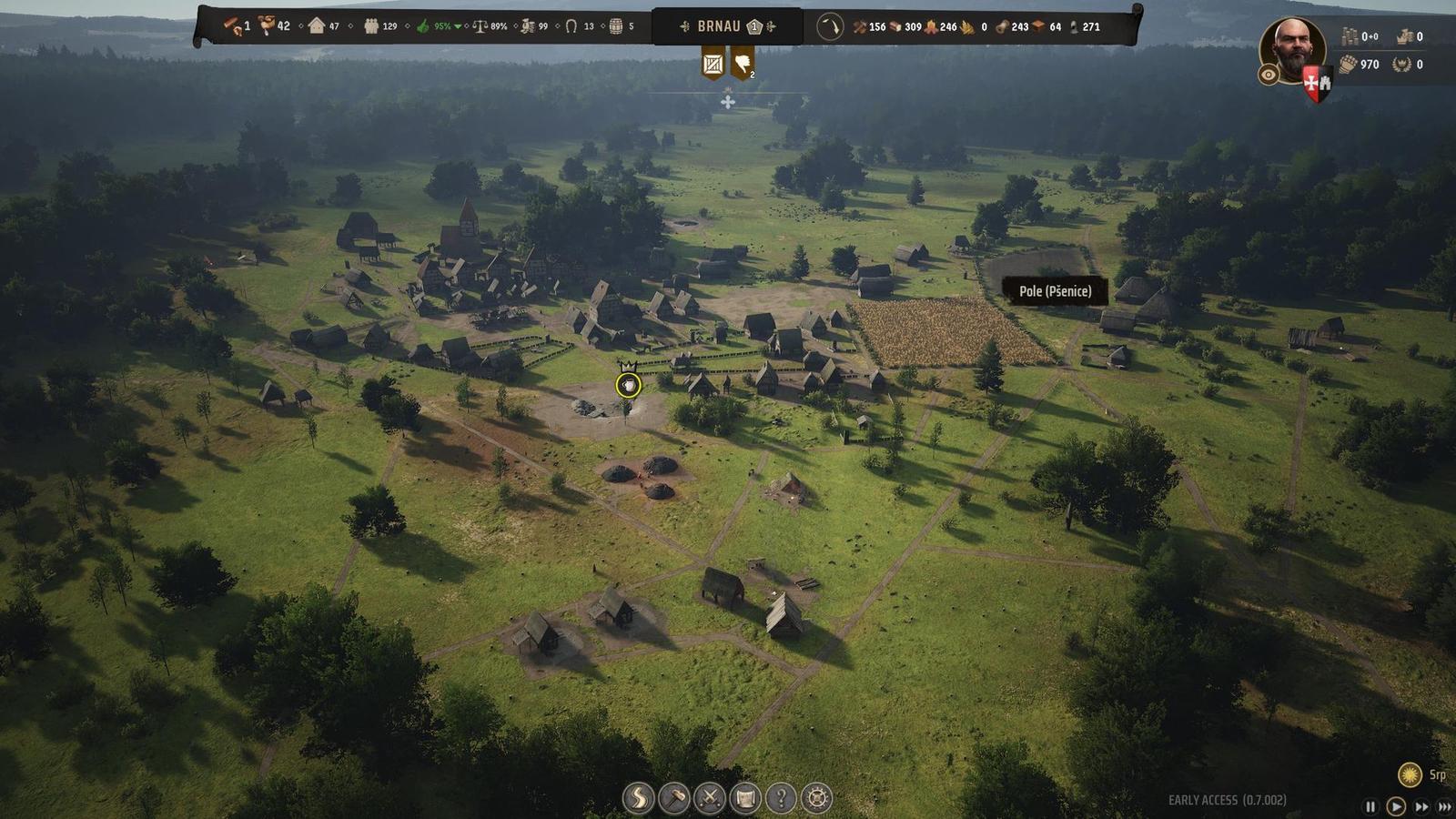Open the ship's wheel settings menu

(x=816, y=798)
